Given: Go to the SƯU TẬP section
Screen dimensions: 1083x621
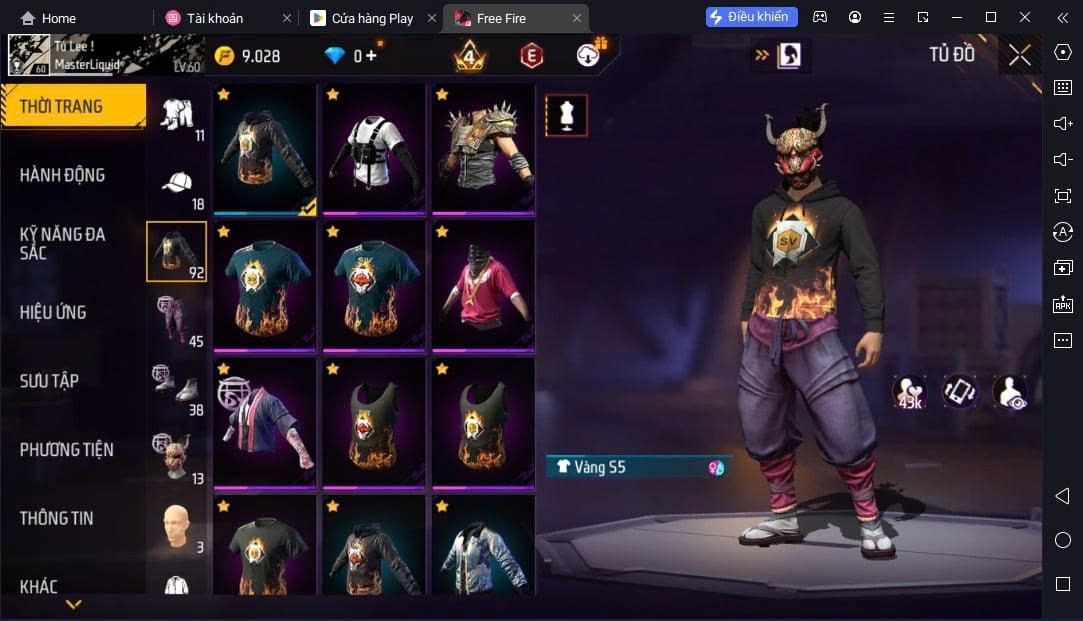Looking at the screenshot, I should (x=49, y=381).
